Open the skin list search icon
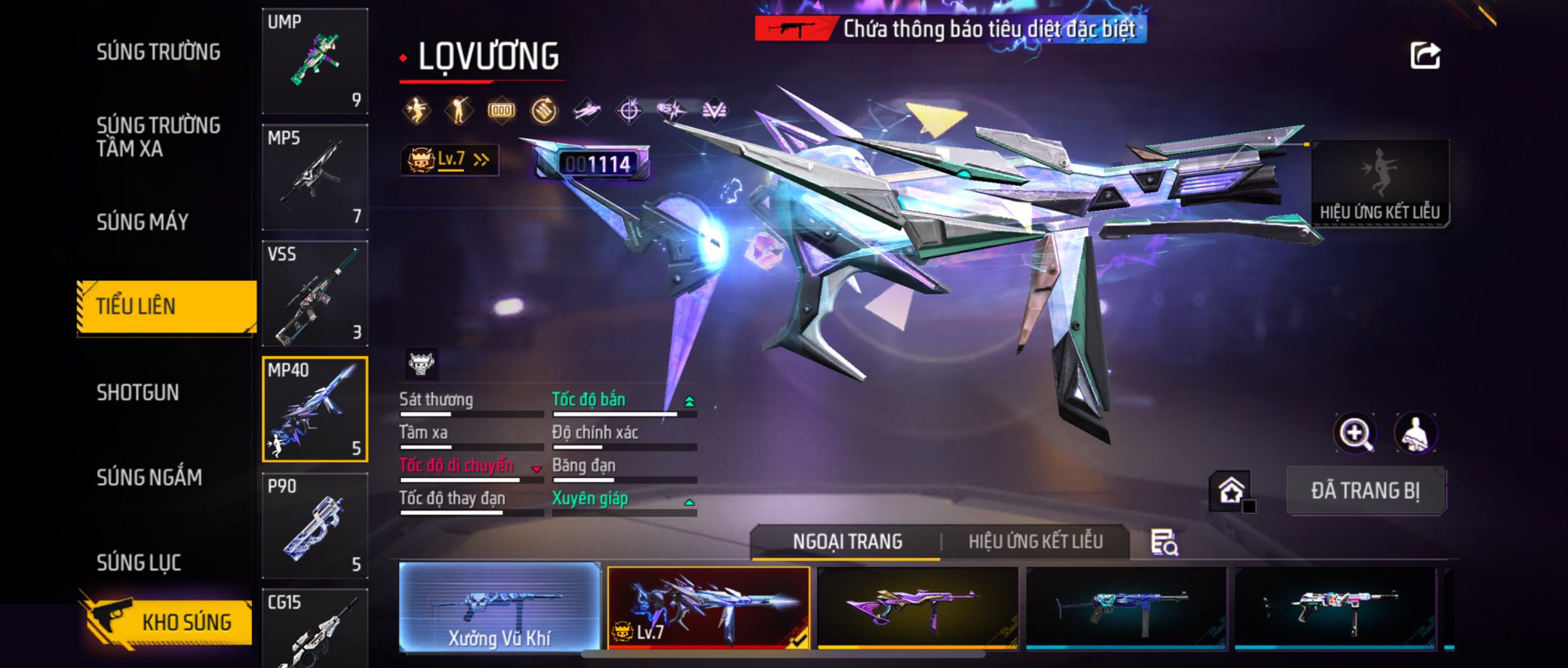The width and height of the screenshot is (1568, 668). (1164, 543)
